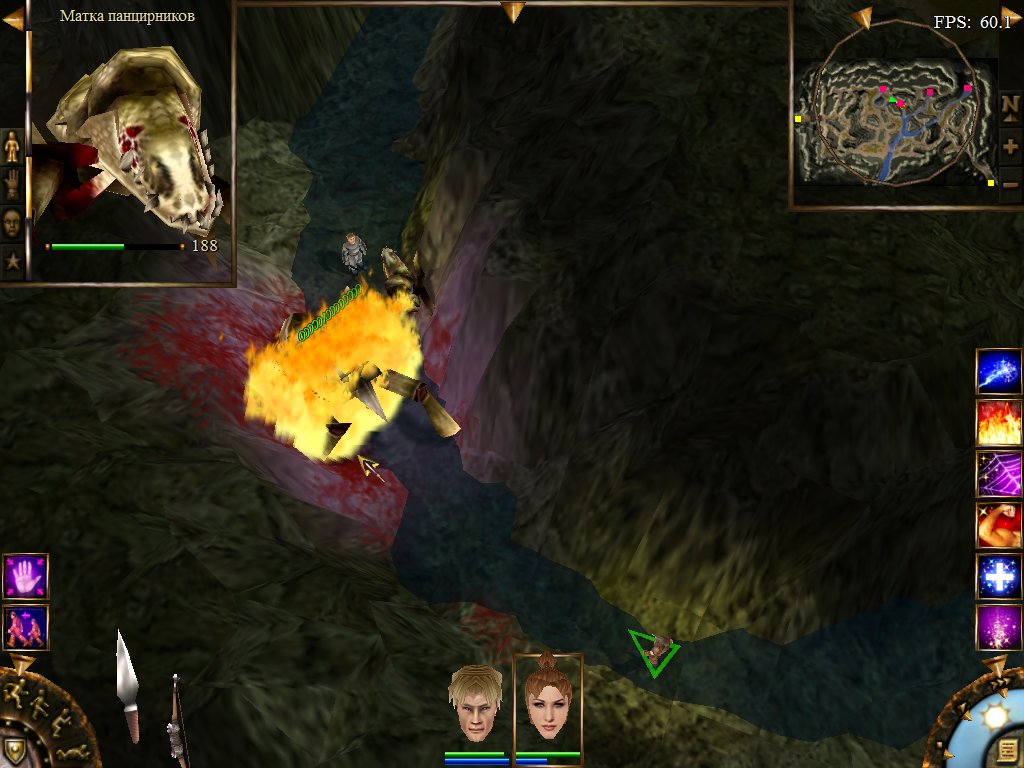Use the flexing arm strength spell

(x=998, y=525)
